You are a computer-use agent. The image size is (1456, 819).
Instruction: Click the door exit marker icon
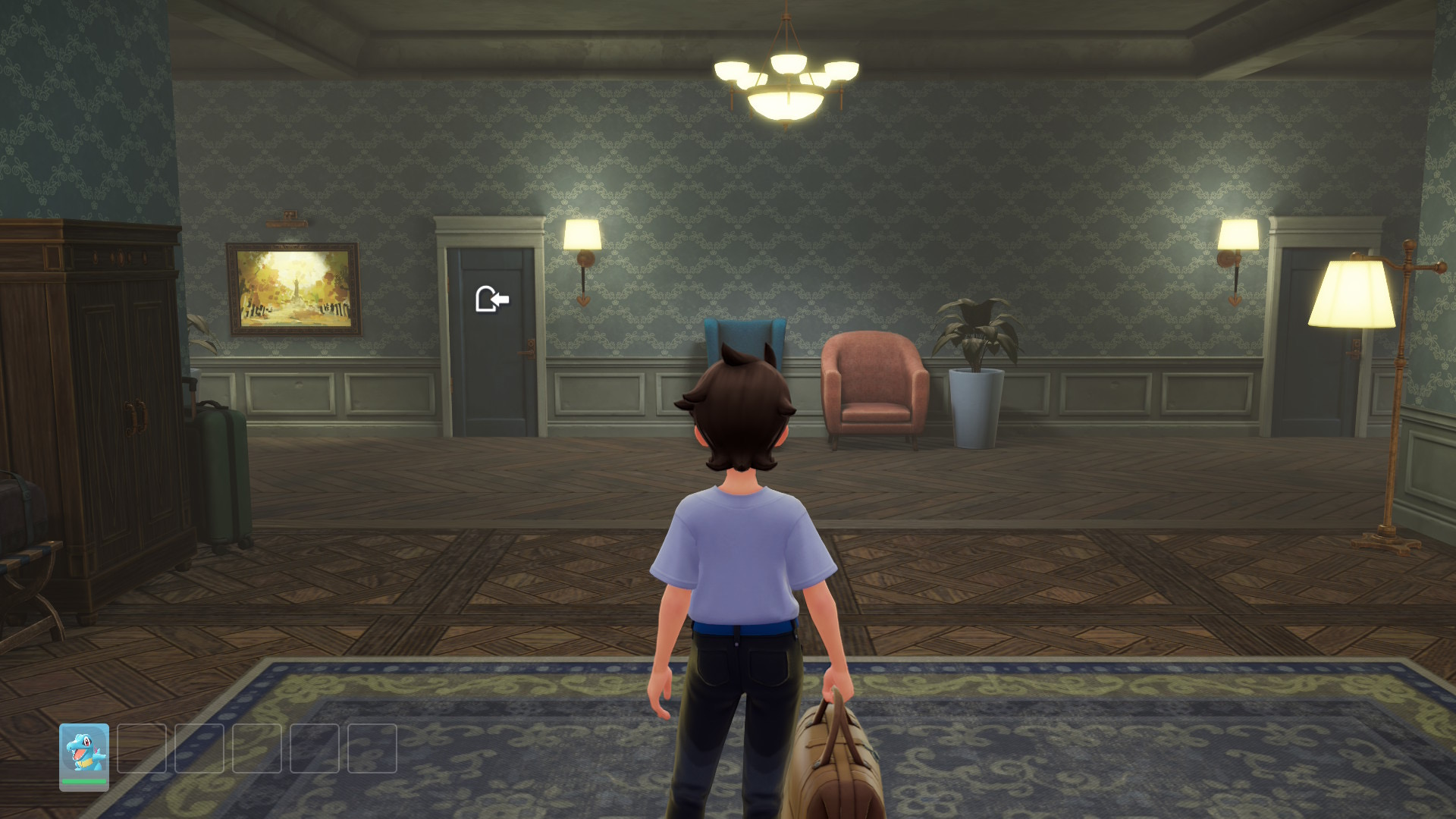[491, 299]
